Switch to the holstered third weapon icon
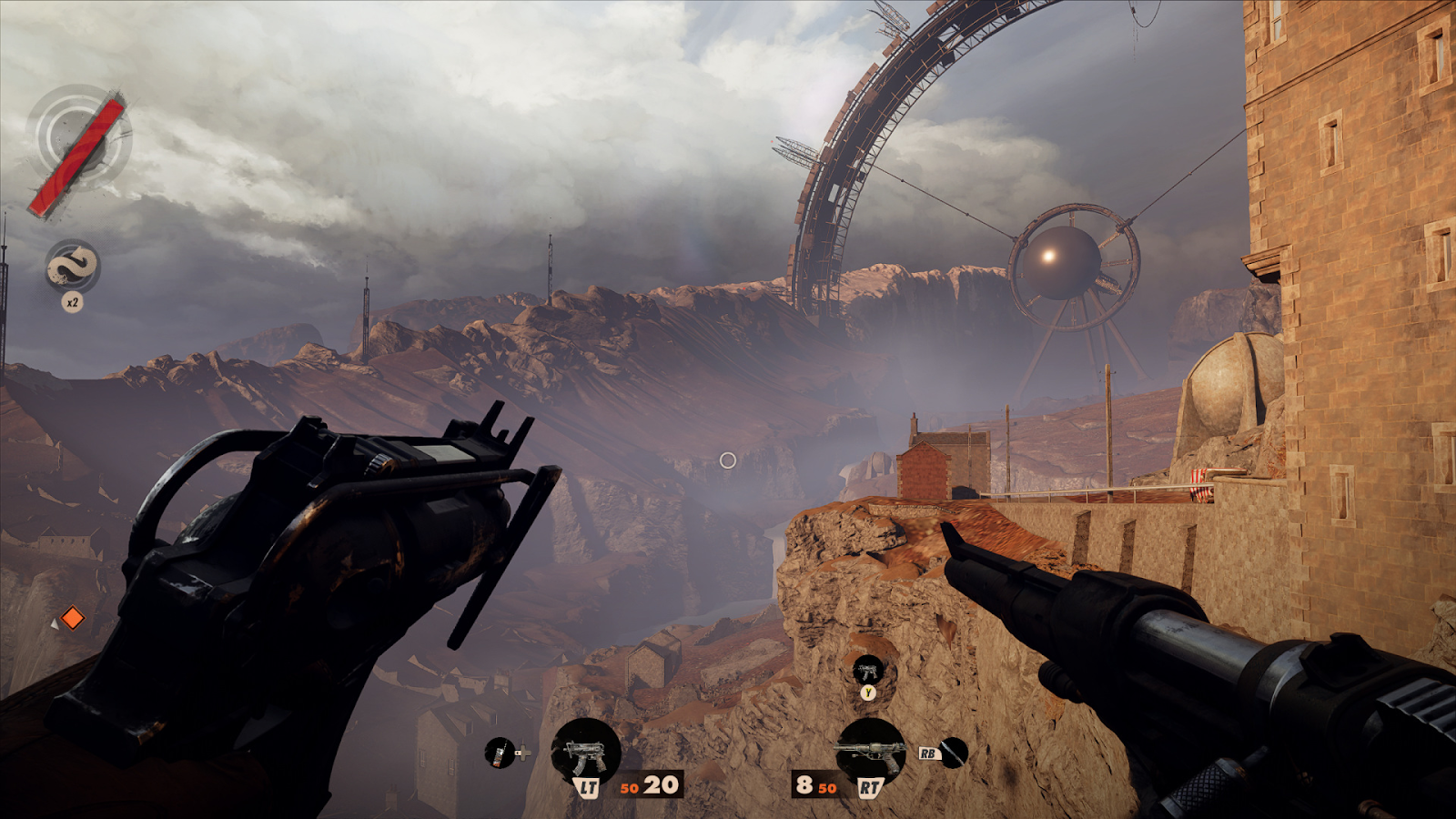The width and height of the screenshot is (1456, 819). (x=868, y=672)
